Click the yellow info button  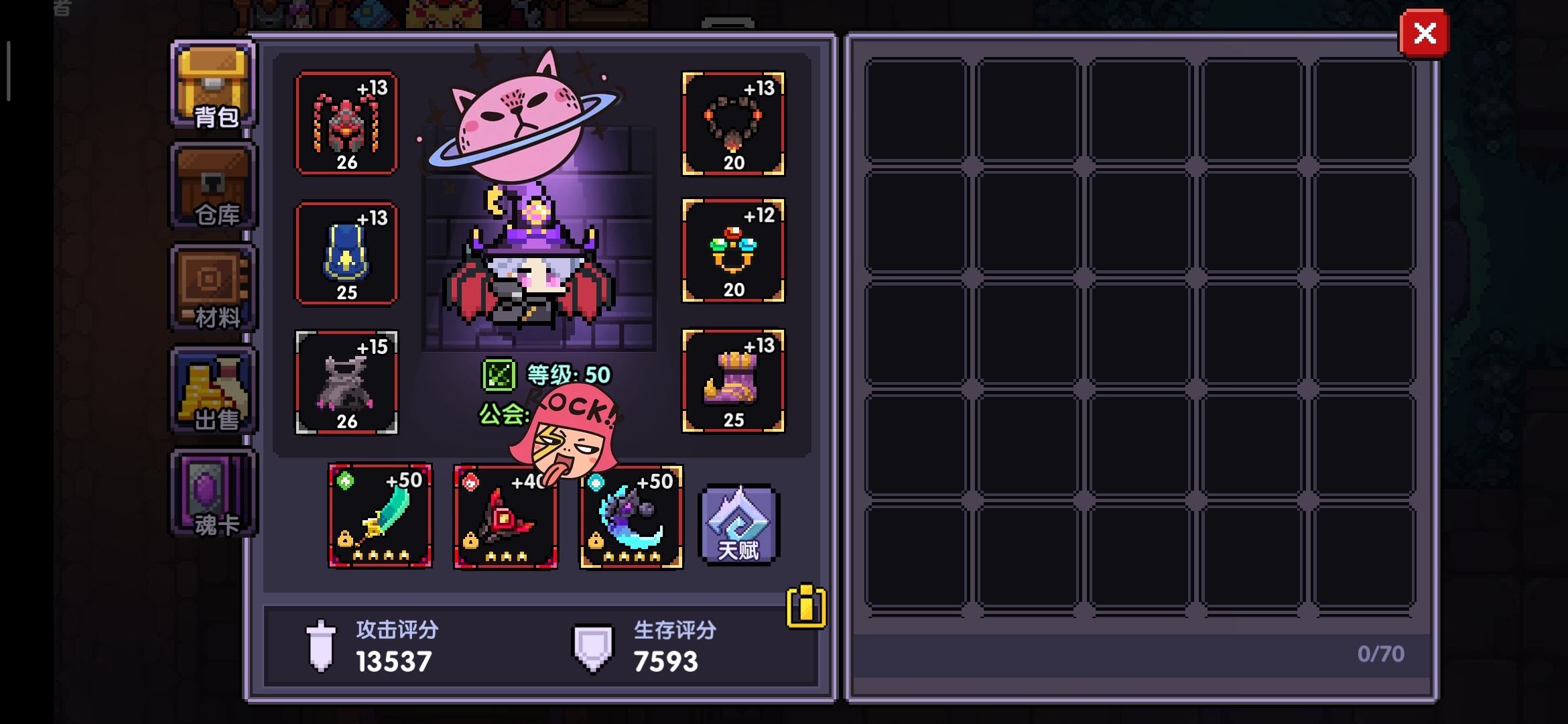805,607
